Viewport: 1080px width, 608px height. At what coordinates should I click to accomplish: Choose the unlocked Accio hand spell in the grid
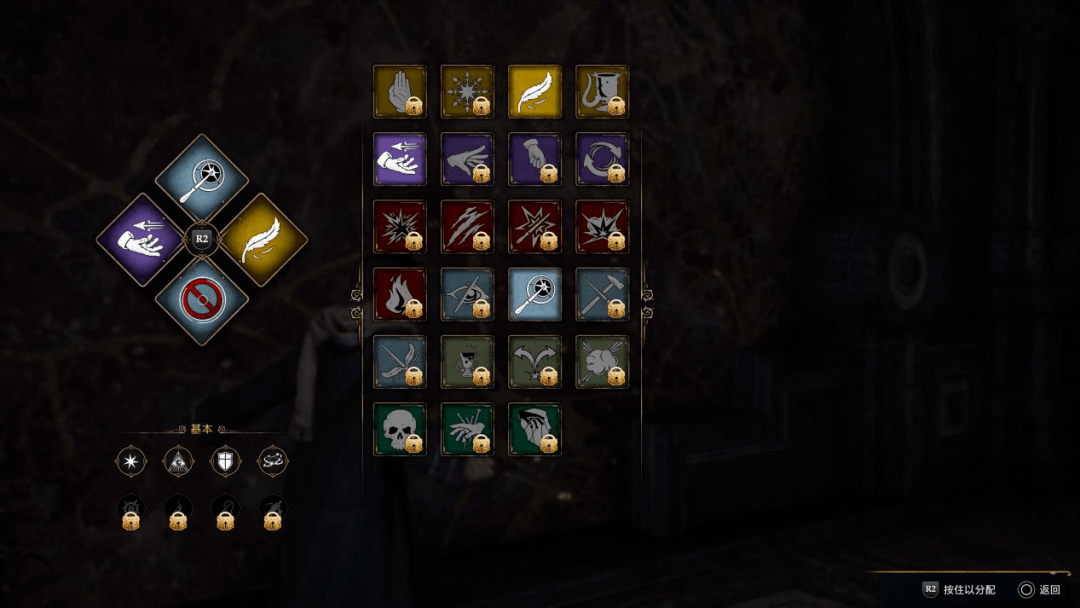[x=399, y=159]
